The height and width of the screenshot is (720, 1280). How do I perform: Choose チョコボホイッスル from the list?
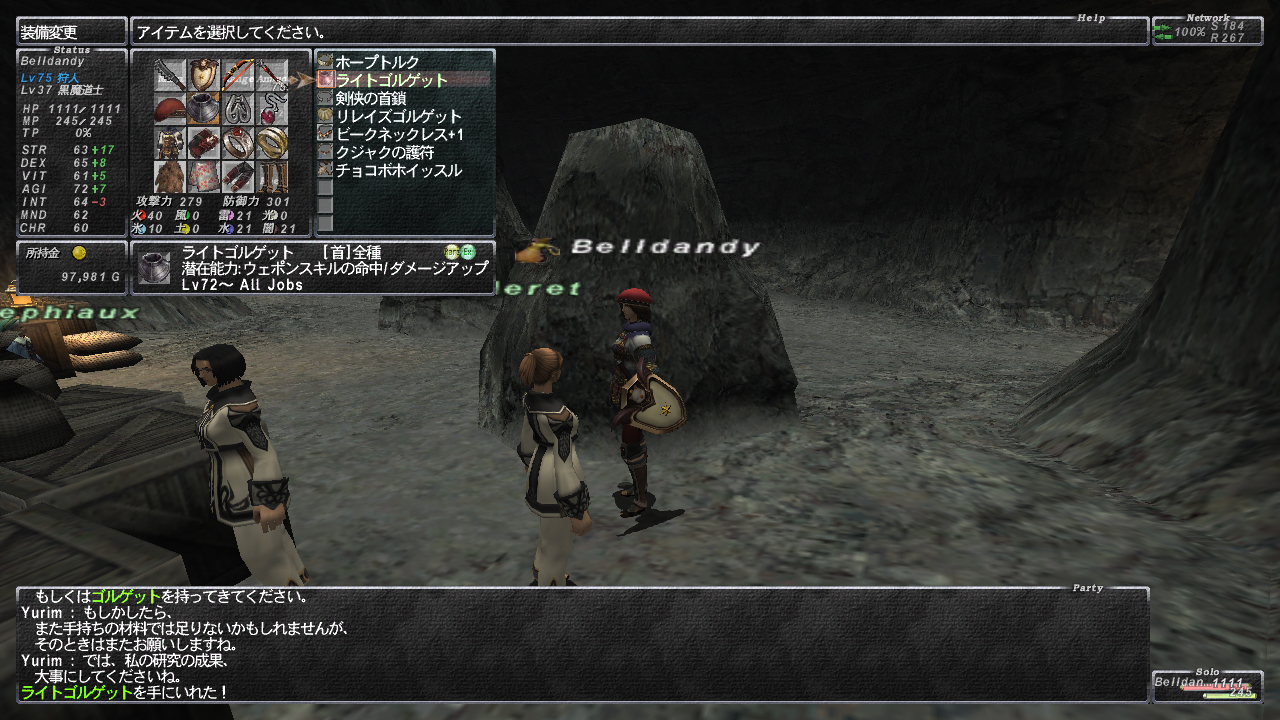tap(398, 170)
